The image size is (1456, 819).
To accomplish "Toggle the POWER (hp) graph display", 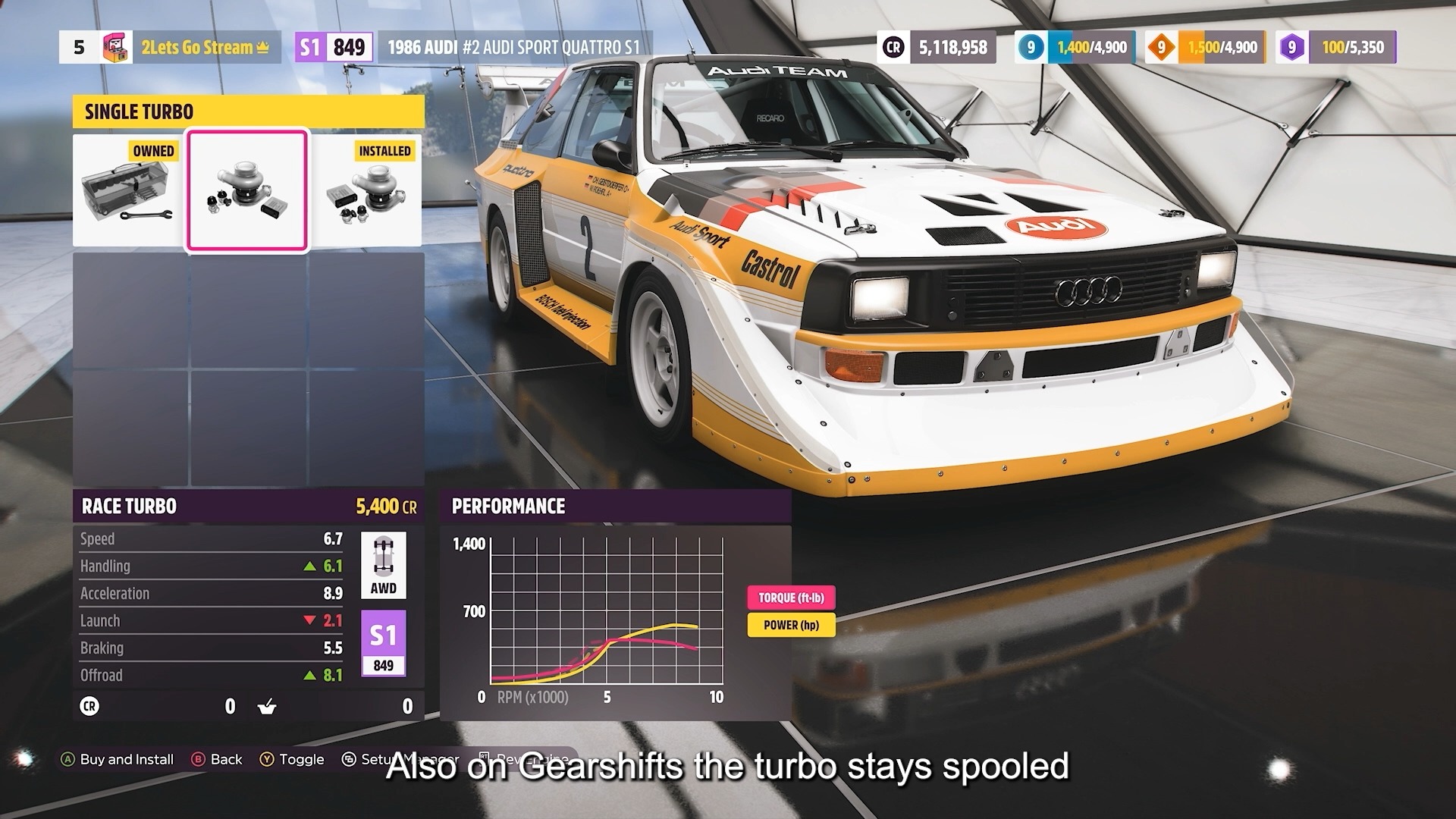I will click(x=791, y=626).
